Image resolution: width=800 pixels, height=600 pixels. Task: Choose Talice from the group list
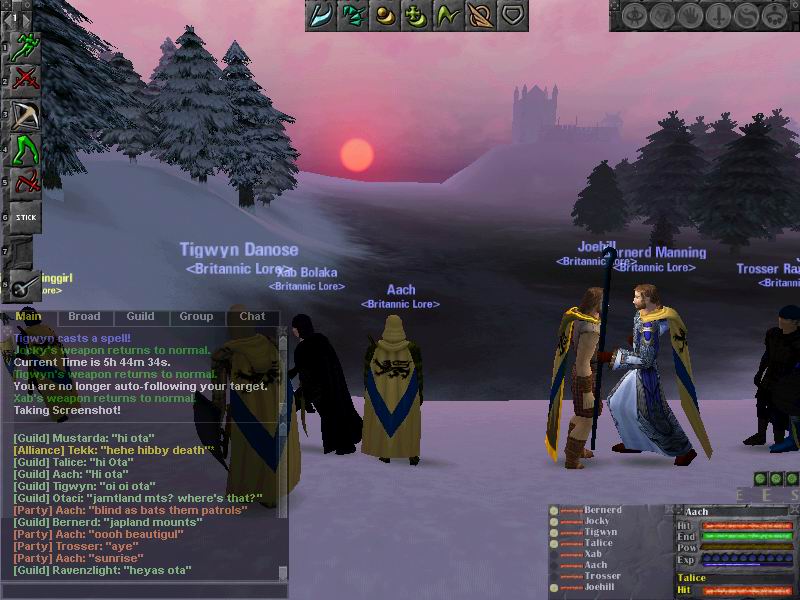599,544
